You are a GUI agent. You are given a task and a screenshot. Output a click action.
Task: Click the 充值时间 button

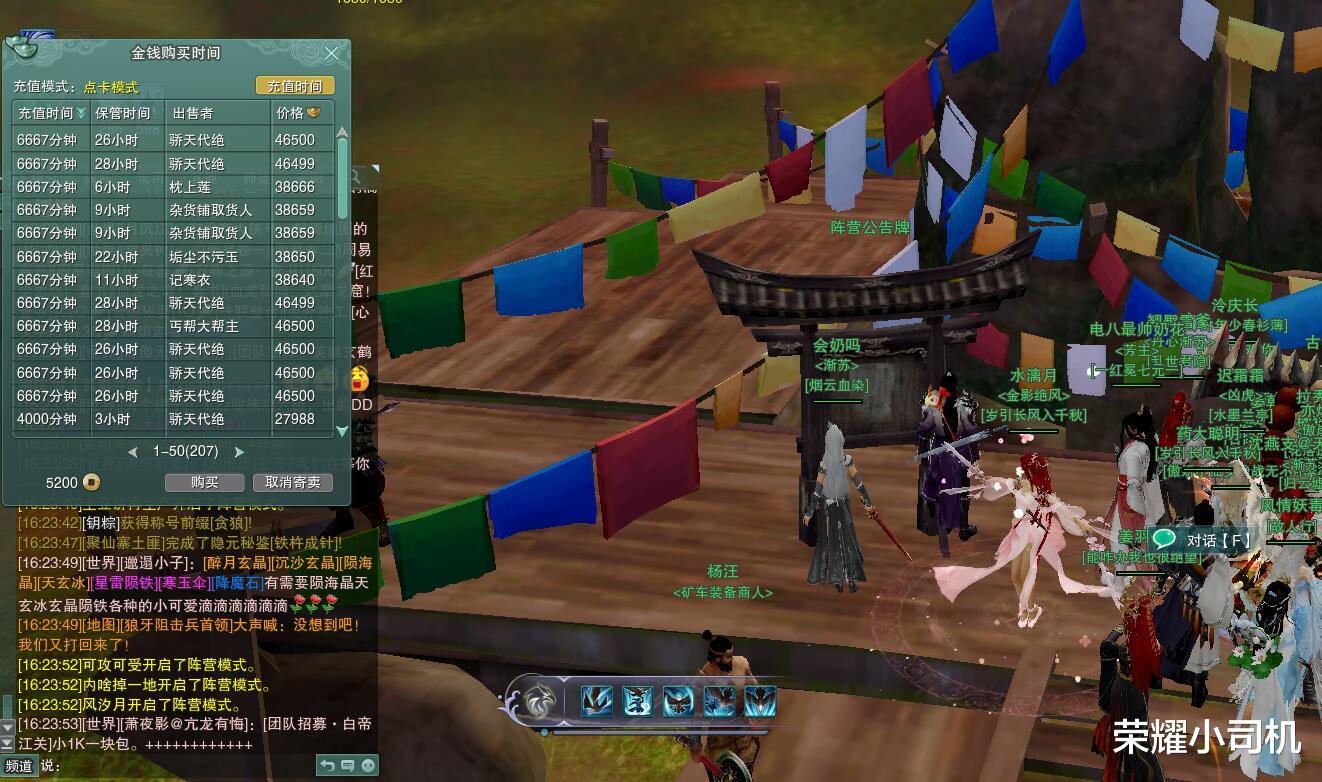tap(295, 87)
